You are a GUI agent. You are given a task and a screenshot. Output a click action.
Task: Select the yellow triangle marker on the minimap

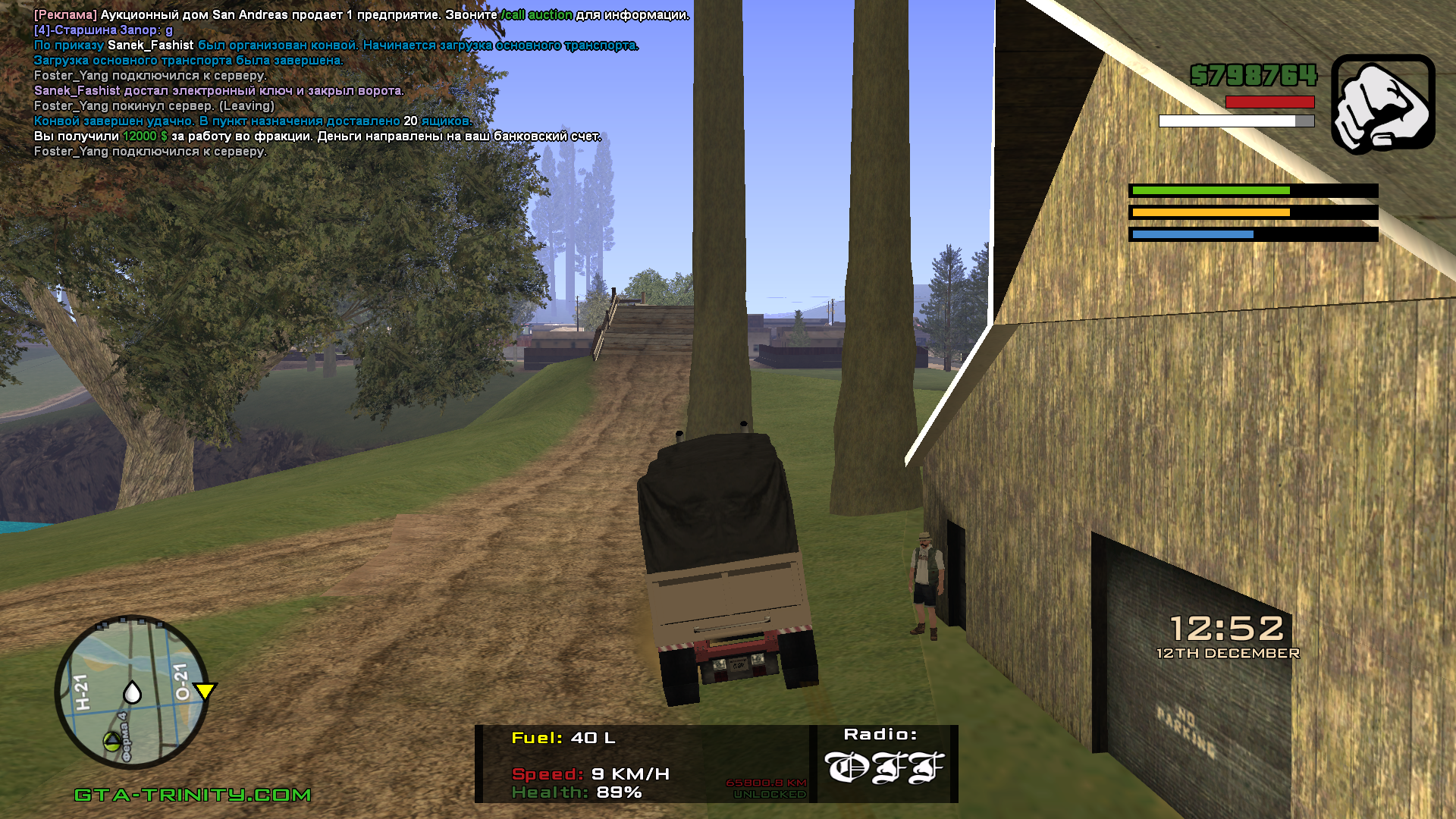point(205,690)
